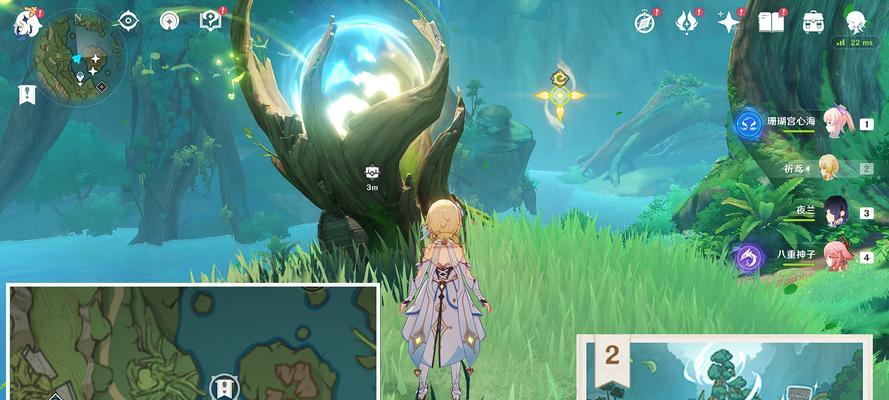The image size is (889, 400).
Task: Open the quest exclamation banner icon
Action: pos(26,94)
